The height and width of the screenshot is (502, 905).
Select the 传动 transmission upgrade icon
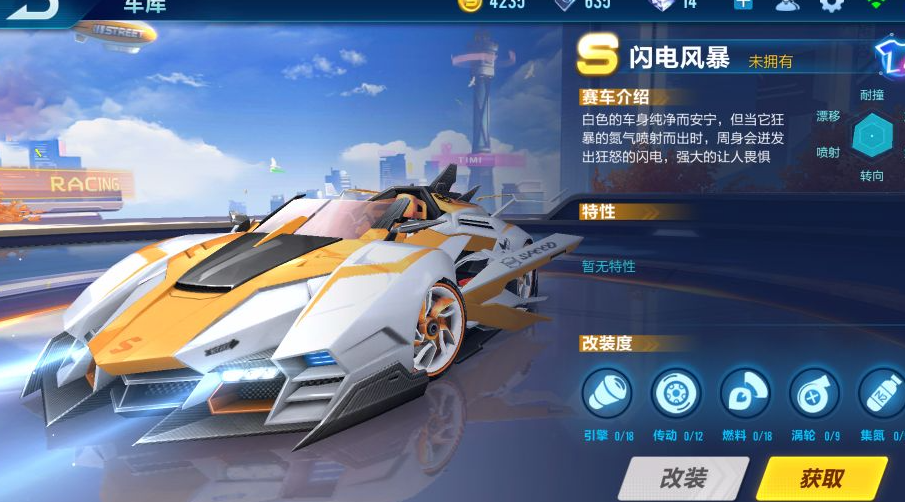[x=676, y=393]
